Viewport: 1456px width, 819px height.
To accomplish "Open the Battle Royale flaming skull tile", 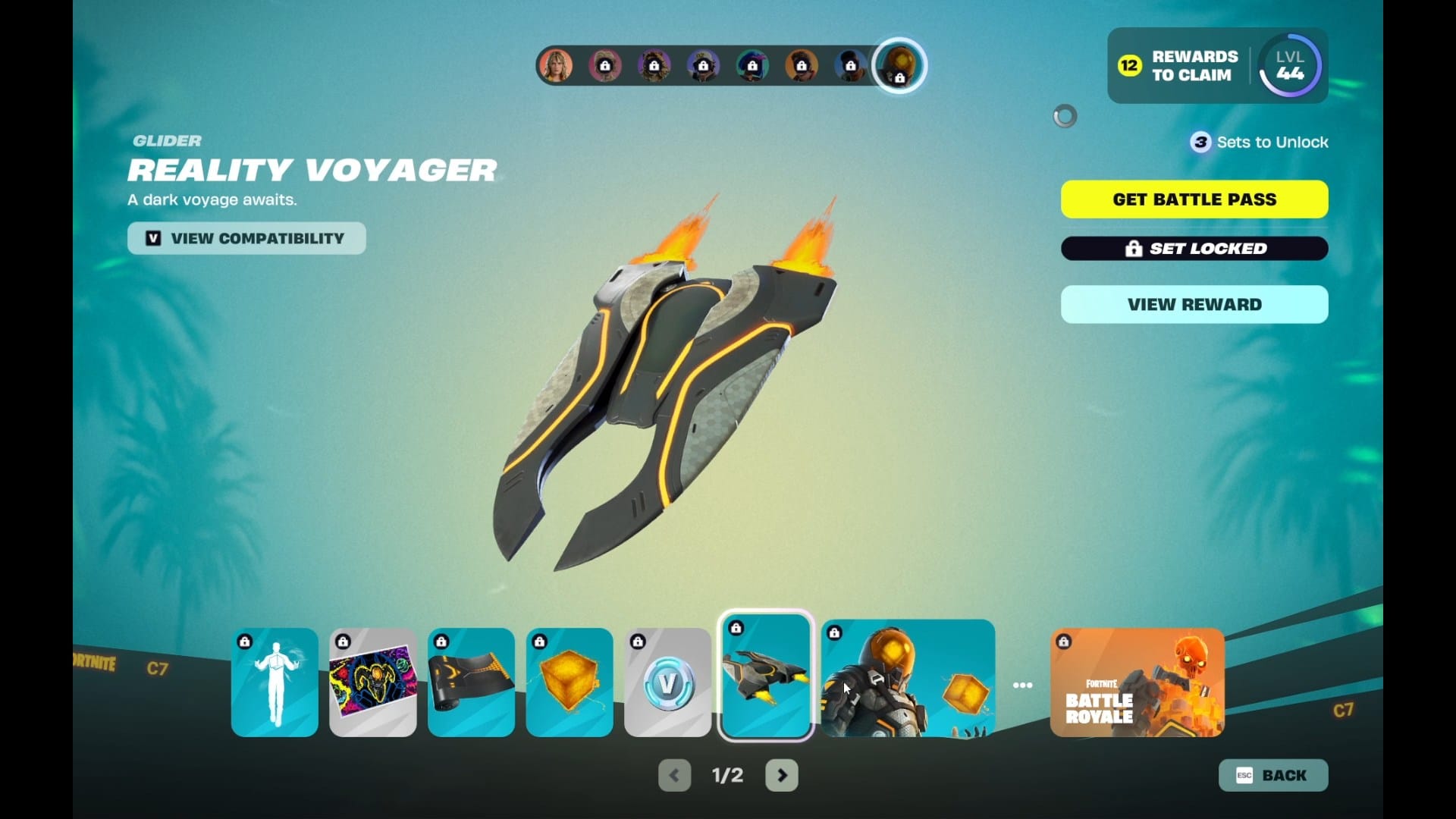I will [1137, 682].
